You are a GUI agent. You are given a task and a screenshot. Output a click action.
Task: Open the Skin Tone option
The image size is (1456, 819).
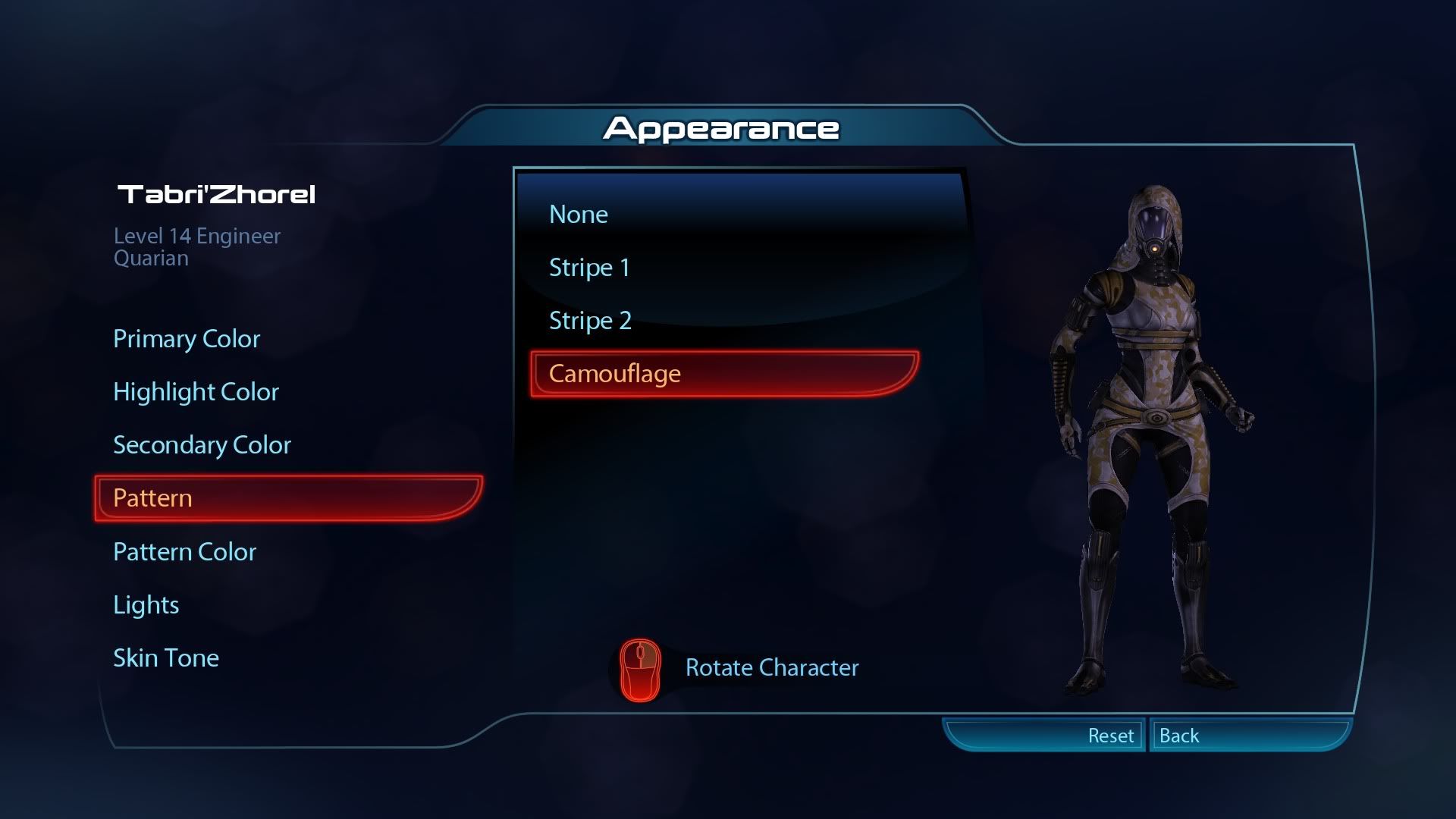(165, 658)
